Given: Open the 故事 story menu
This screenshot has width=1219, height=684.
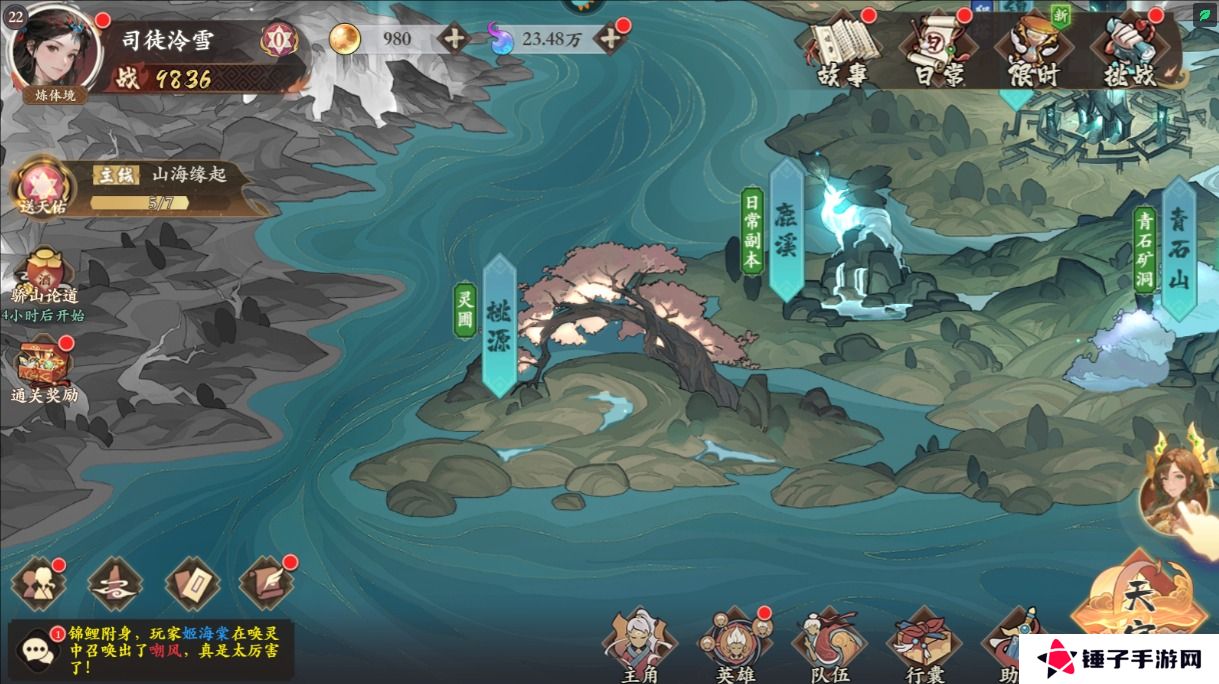Looking at the screenshot, I should click(842, 48).
